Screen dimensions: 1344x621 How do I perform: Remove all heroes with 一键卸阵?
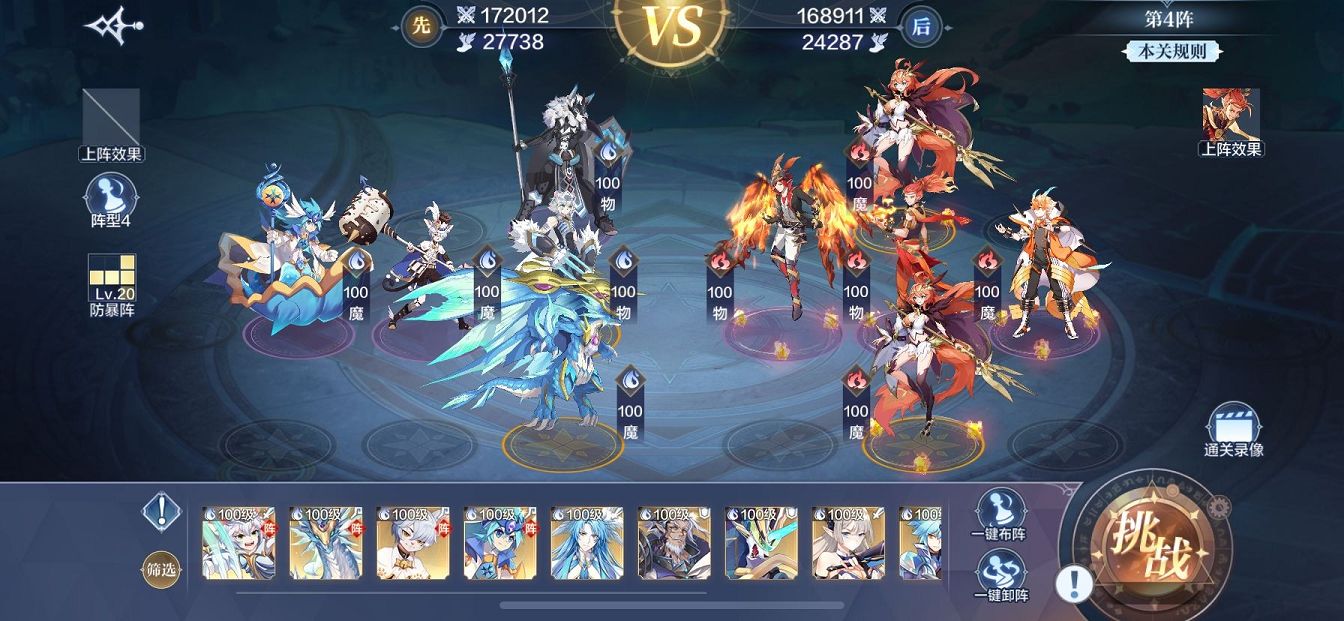tap(1001, 575)
